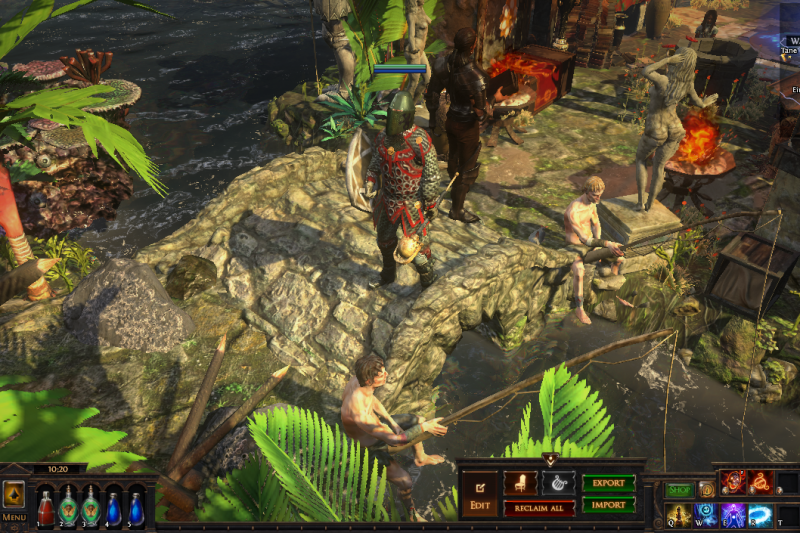The image size is (800, 533).
Task: Open the green Shop button
Action: pos(680,491)
